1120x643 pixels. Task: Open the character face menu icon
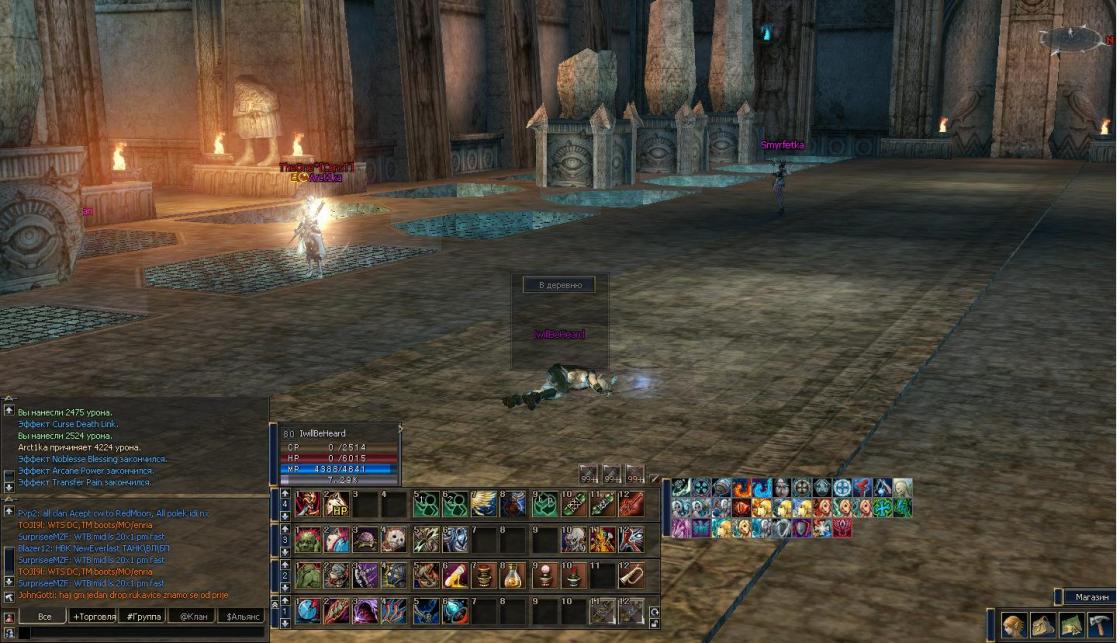pyautogui.click(x=1014, y=625)
